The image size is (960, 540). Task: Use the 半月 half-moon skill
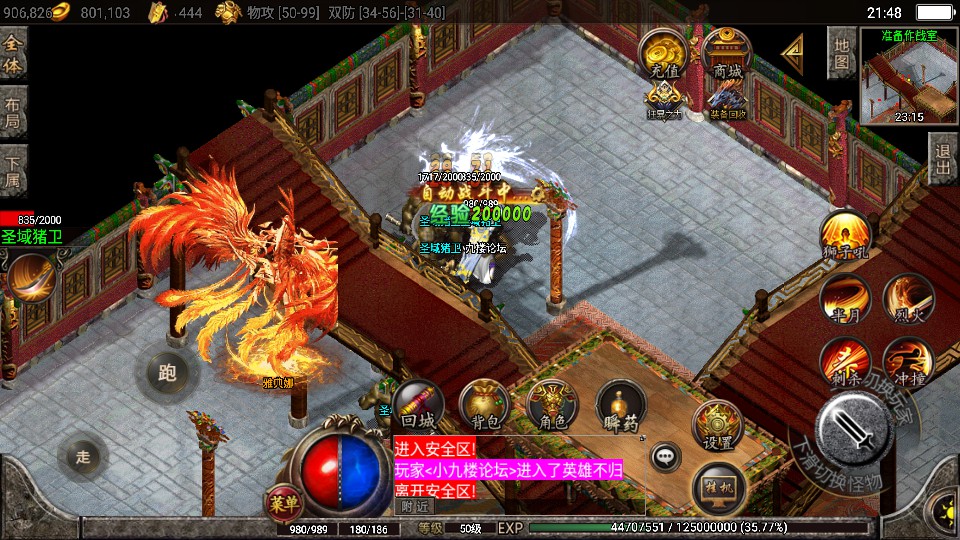tap(845, 299)
